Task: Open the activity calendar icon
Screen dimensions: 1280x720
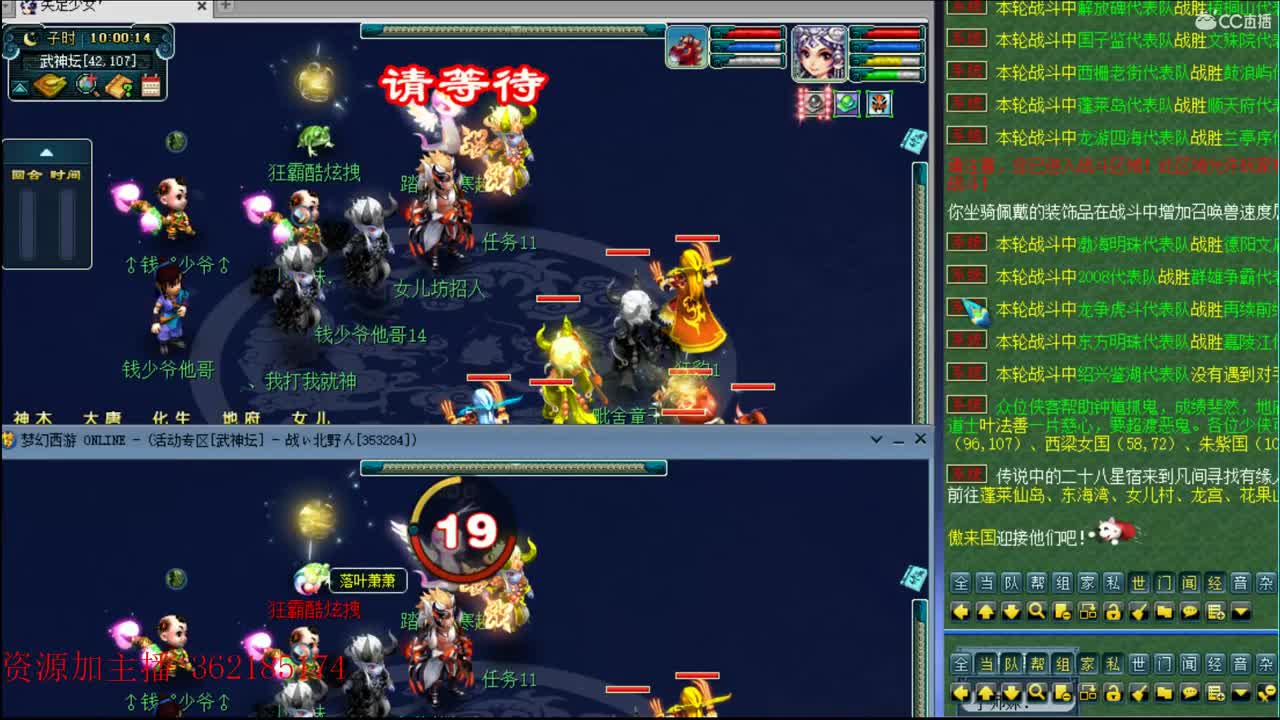Action: click(x=150, y=85)
